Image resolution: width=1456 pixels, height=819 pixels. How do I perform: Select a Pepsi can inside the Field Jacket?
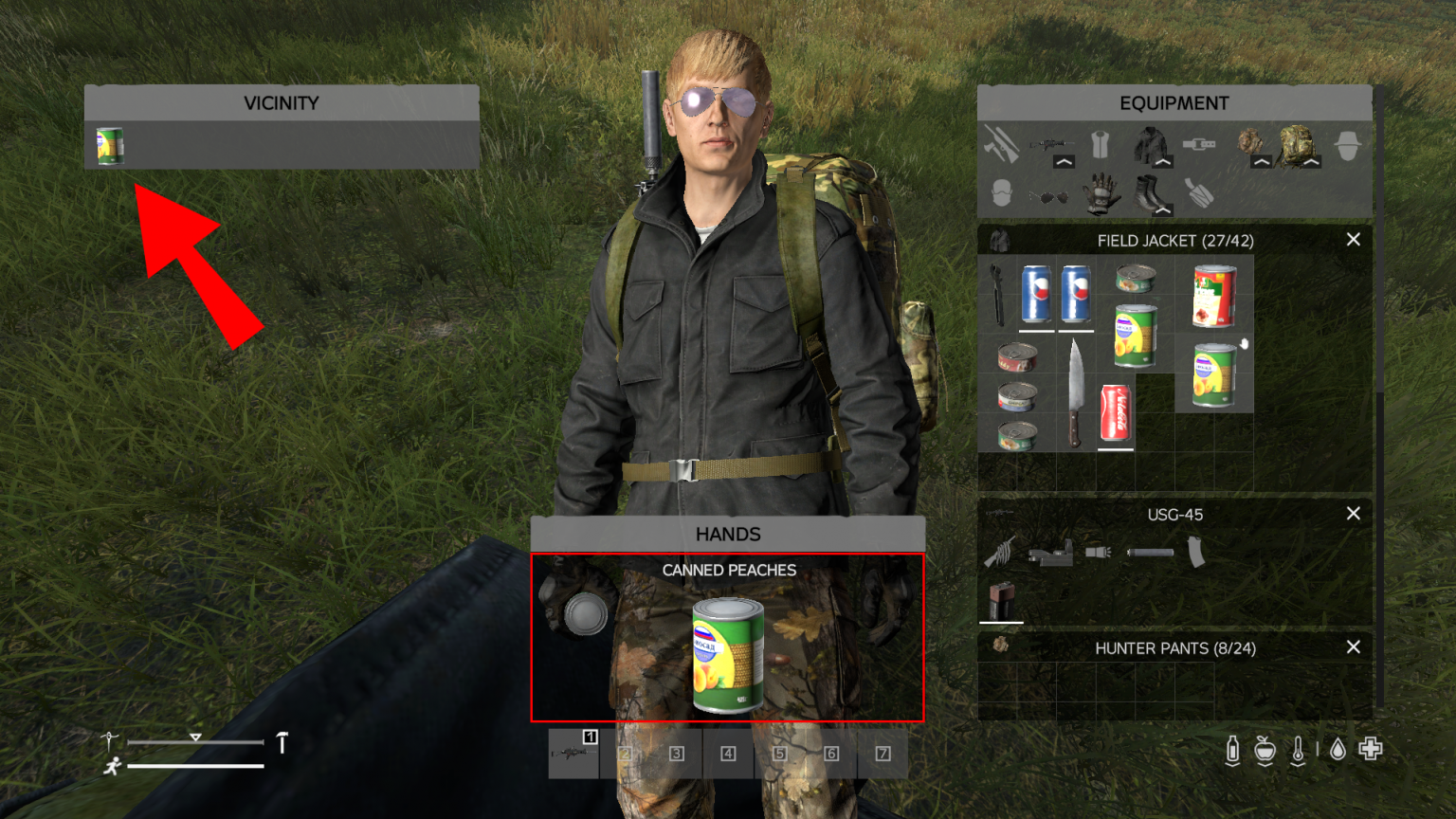tap(1037, 294)
